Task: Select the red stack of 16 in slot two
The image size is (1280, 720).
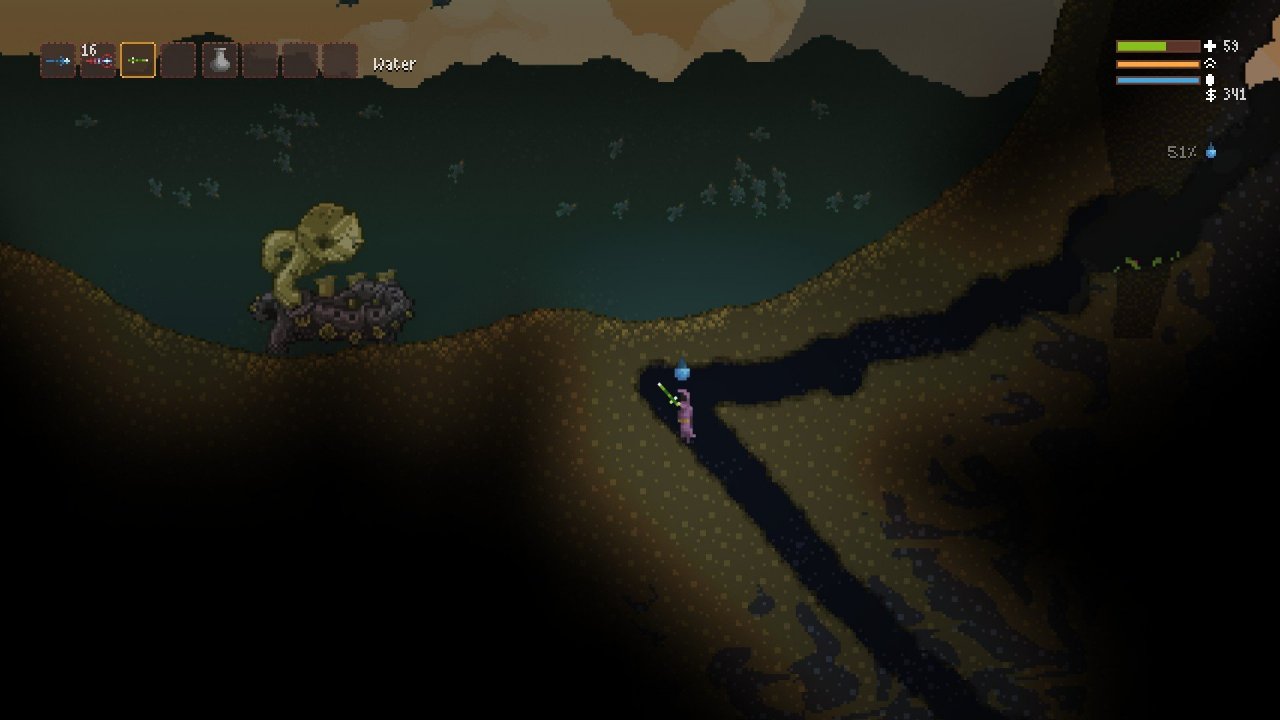Action: pyautogui.click(x=99, y=60)
